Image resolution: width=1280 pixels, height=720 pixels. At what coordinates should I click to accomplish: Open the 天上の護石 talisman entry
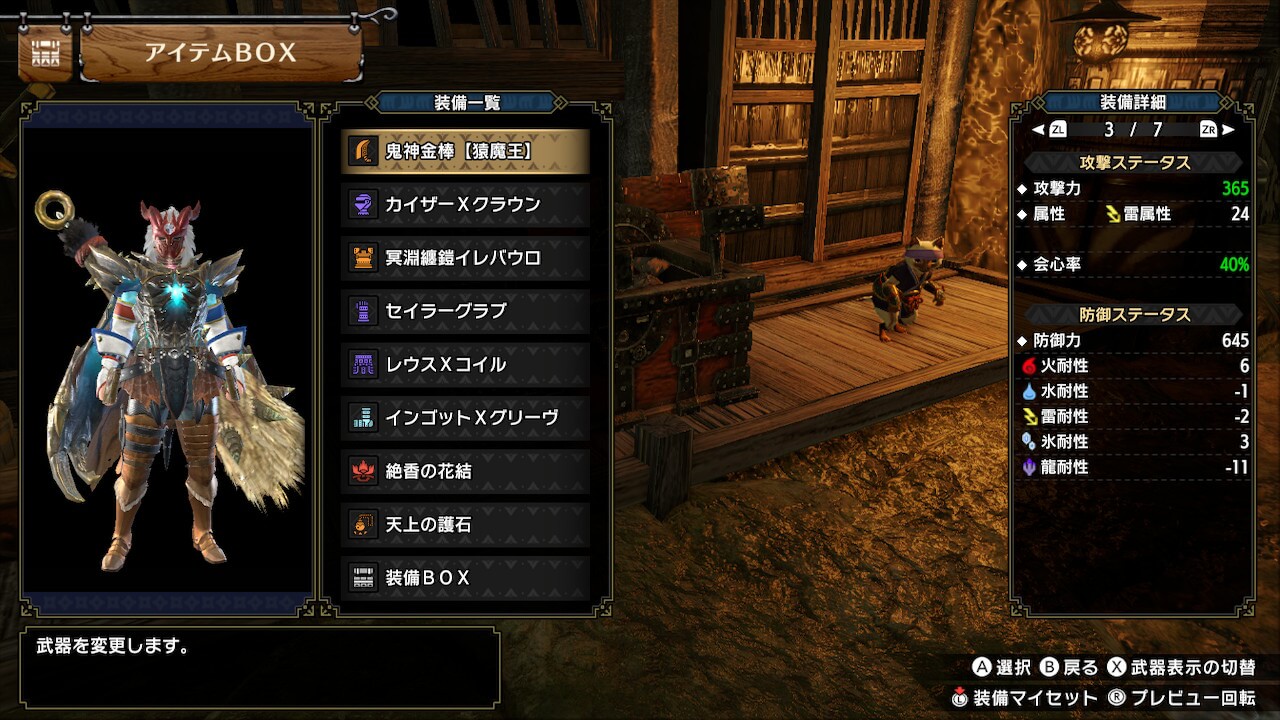(x=465, y=524)
